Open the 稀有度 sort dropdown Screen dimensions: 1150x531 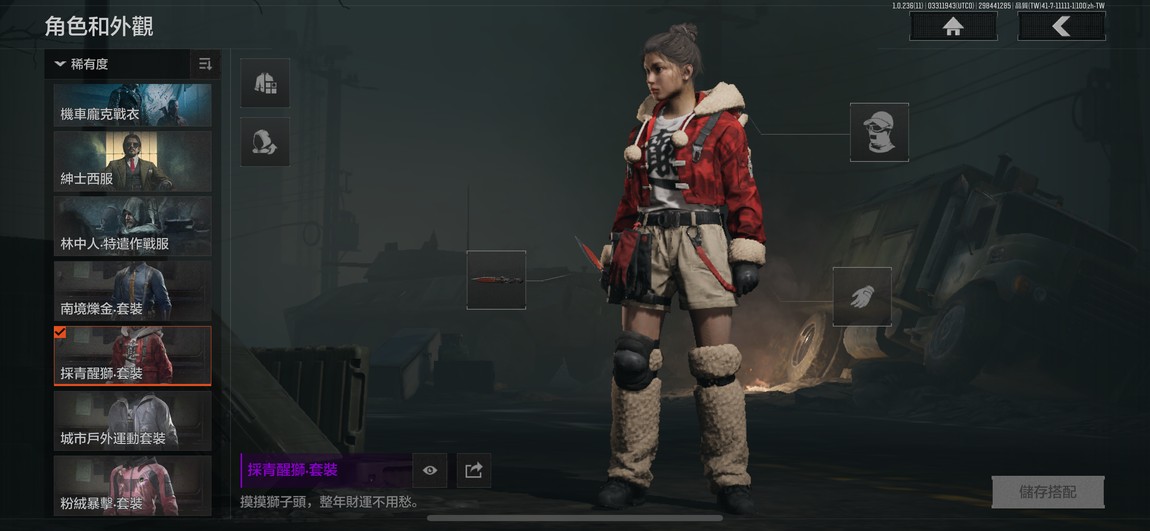click(117, 64)
